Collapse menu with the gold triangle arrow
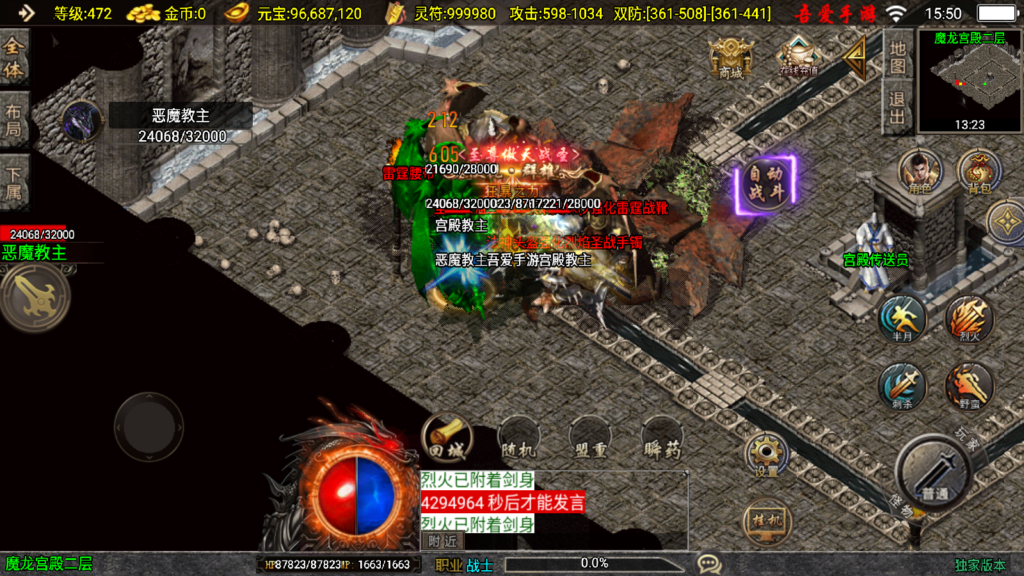Screen dimensions: 1024x576 [x=855, y=58]
